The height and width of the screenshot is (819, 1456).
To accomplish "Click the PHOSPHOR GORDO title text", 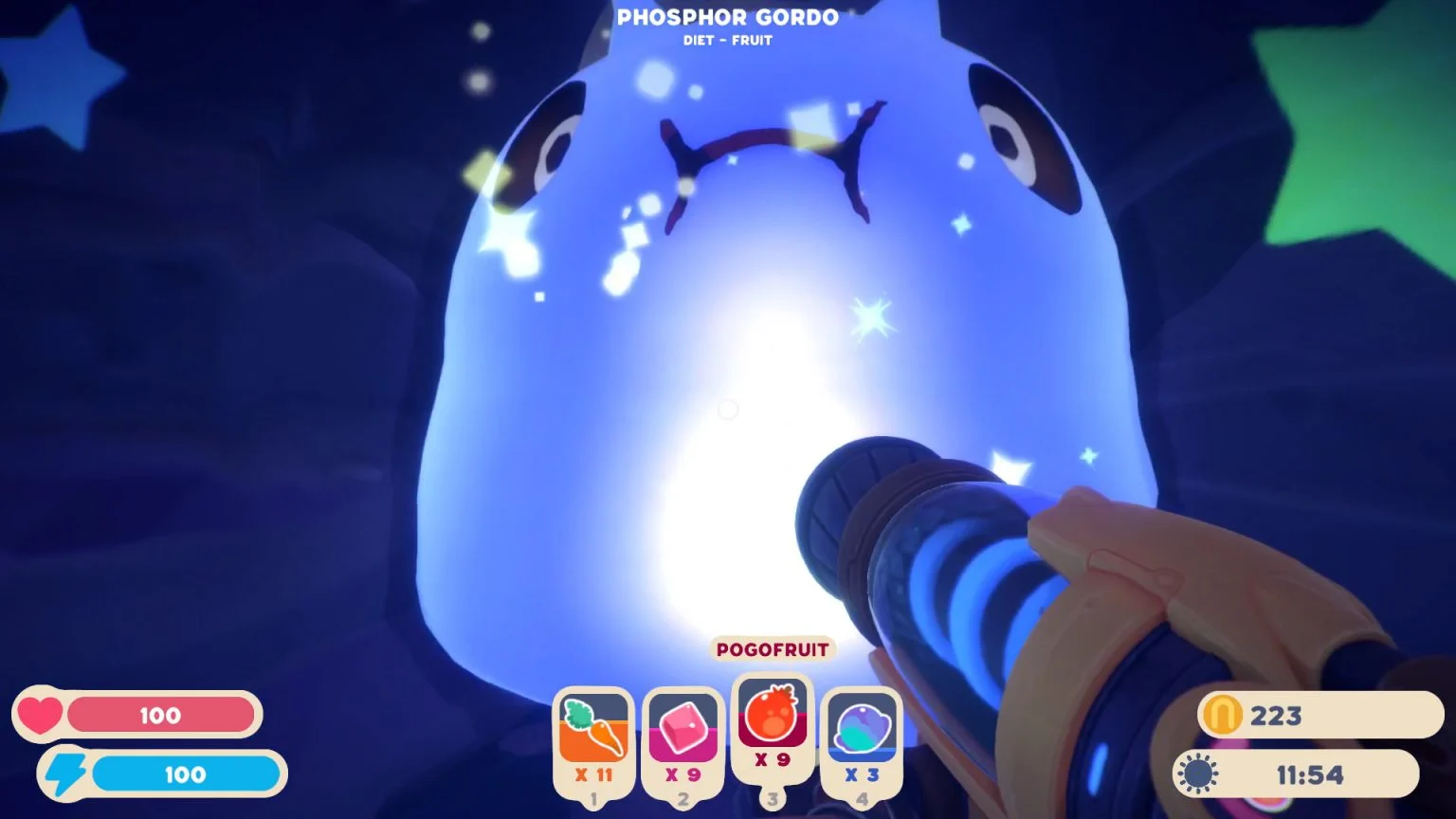I will pyautogui.click(x=727, y=17).
